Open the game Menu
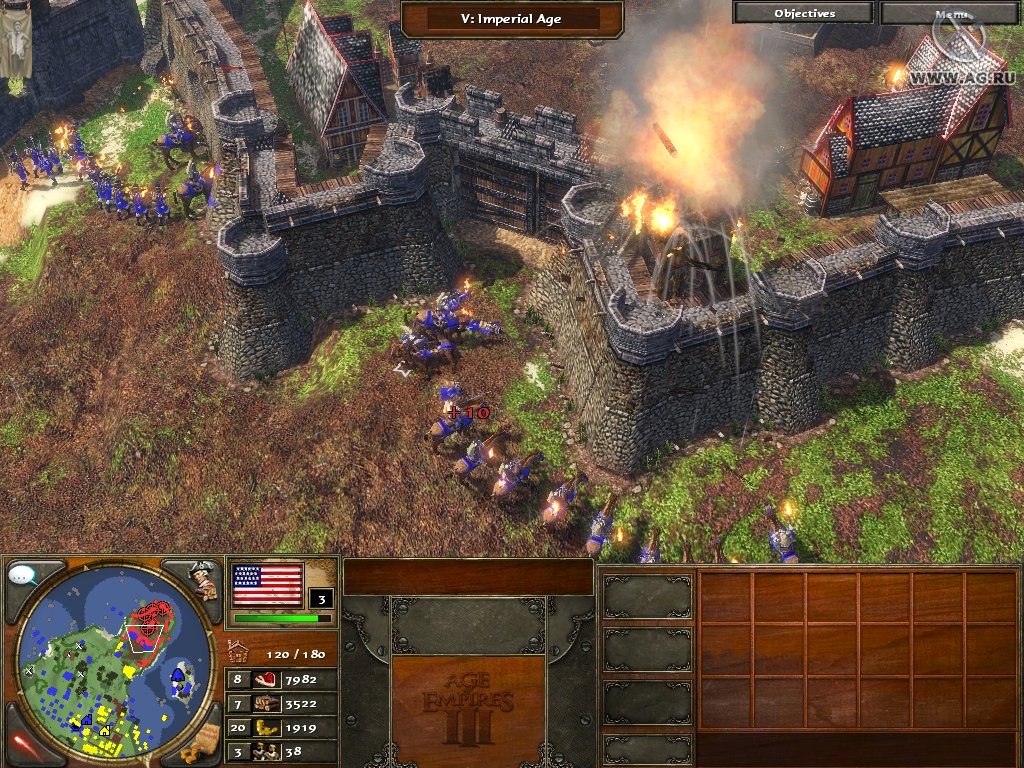The height and width of the screenshot is (768, 1024). tap(950, 13)
